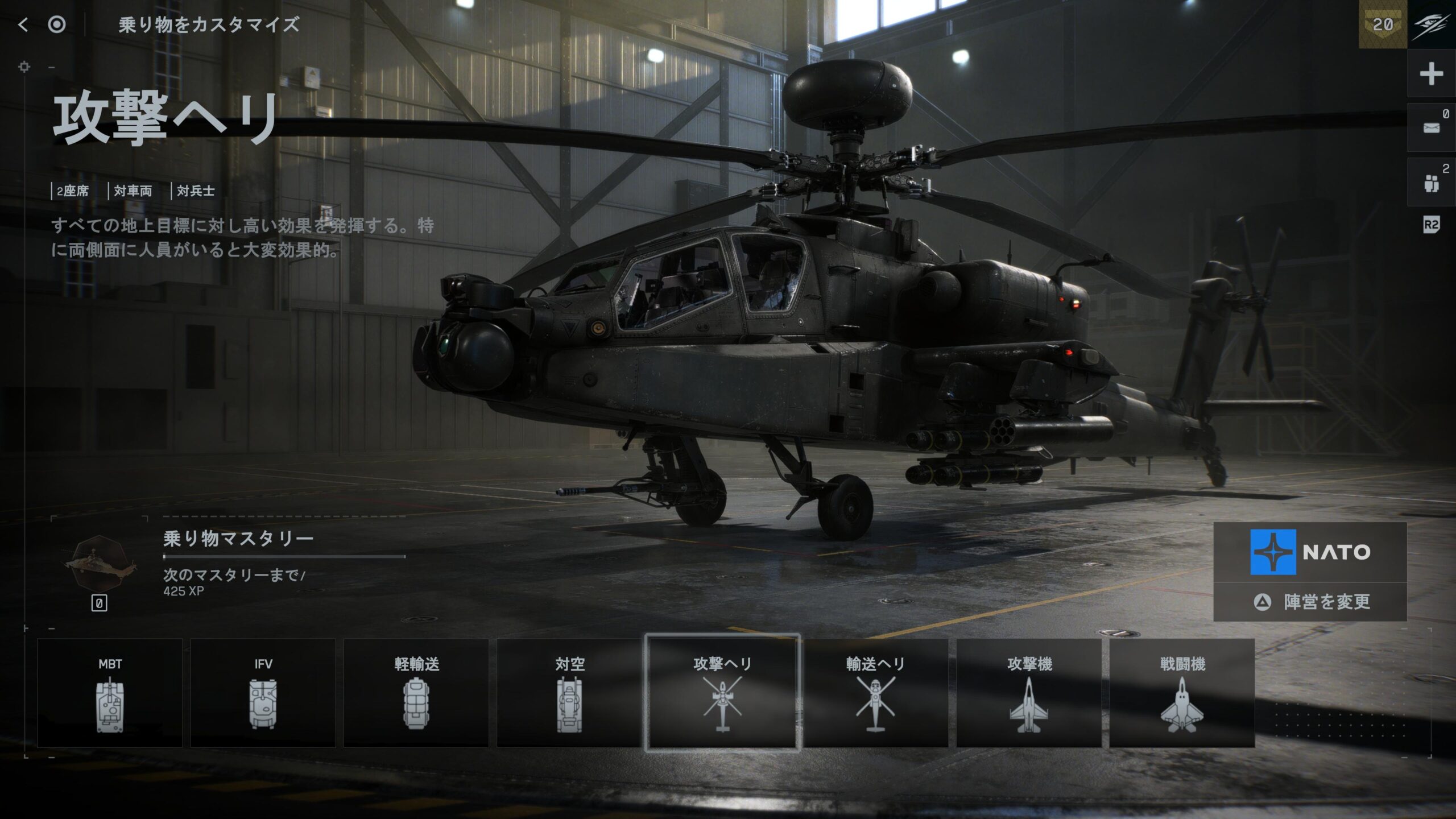Image resolution: width=1456 pixels, height=819 pixels.
Task: Go back using the arrow icon
Action: point(23,24)
